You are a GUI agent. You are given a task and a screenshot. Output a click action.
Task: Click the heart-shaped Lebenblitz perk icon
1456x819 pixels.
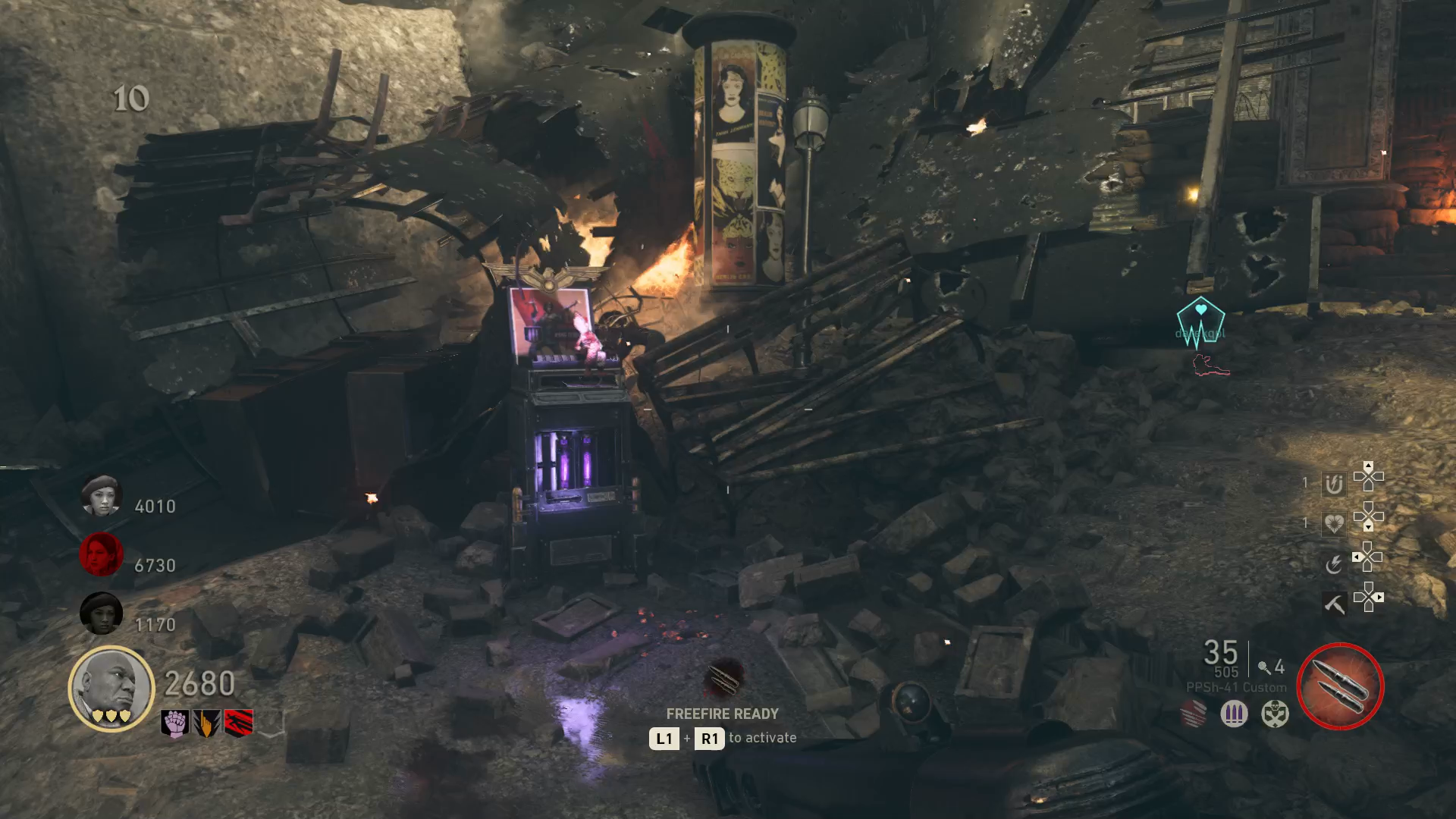1335,523
